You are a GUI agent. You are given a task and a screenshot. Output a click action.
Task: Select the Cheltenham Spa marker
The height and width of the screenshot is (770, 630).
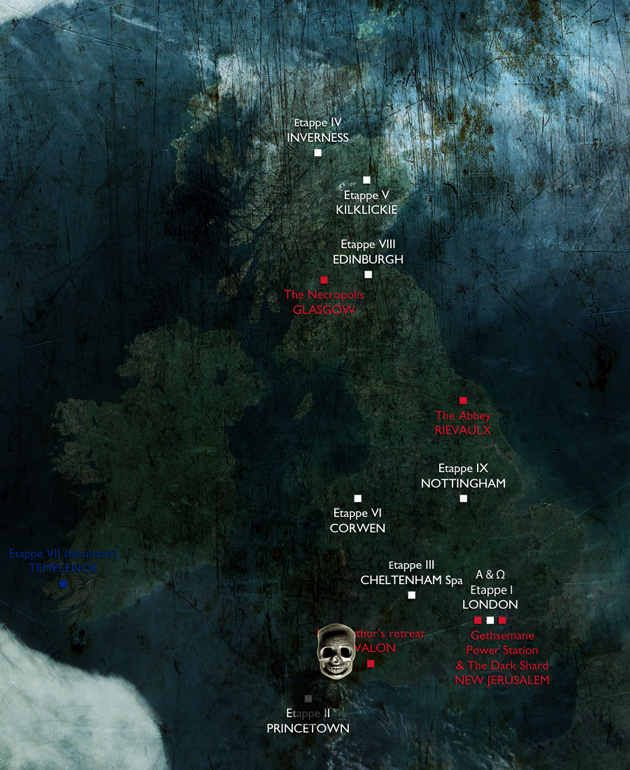pos(411,595)
